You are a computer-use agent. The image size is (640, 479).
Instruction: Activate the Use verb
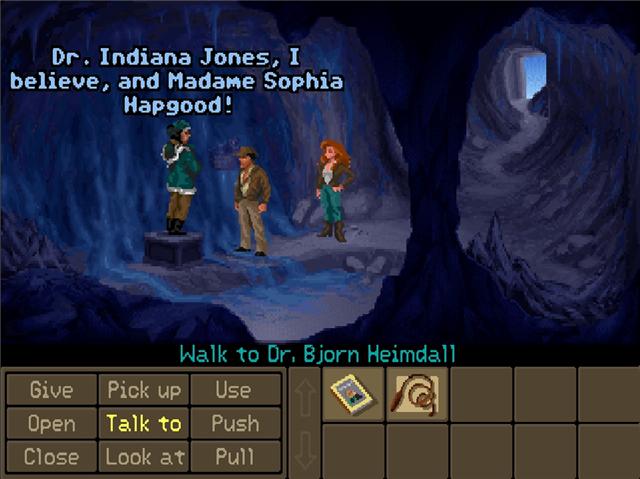233,389
